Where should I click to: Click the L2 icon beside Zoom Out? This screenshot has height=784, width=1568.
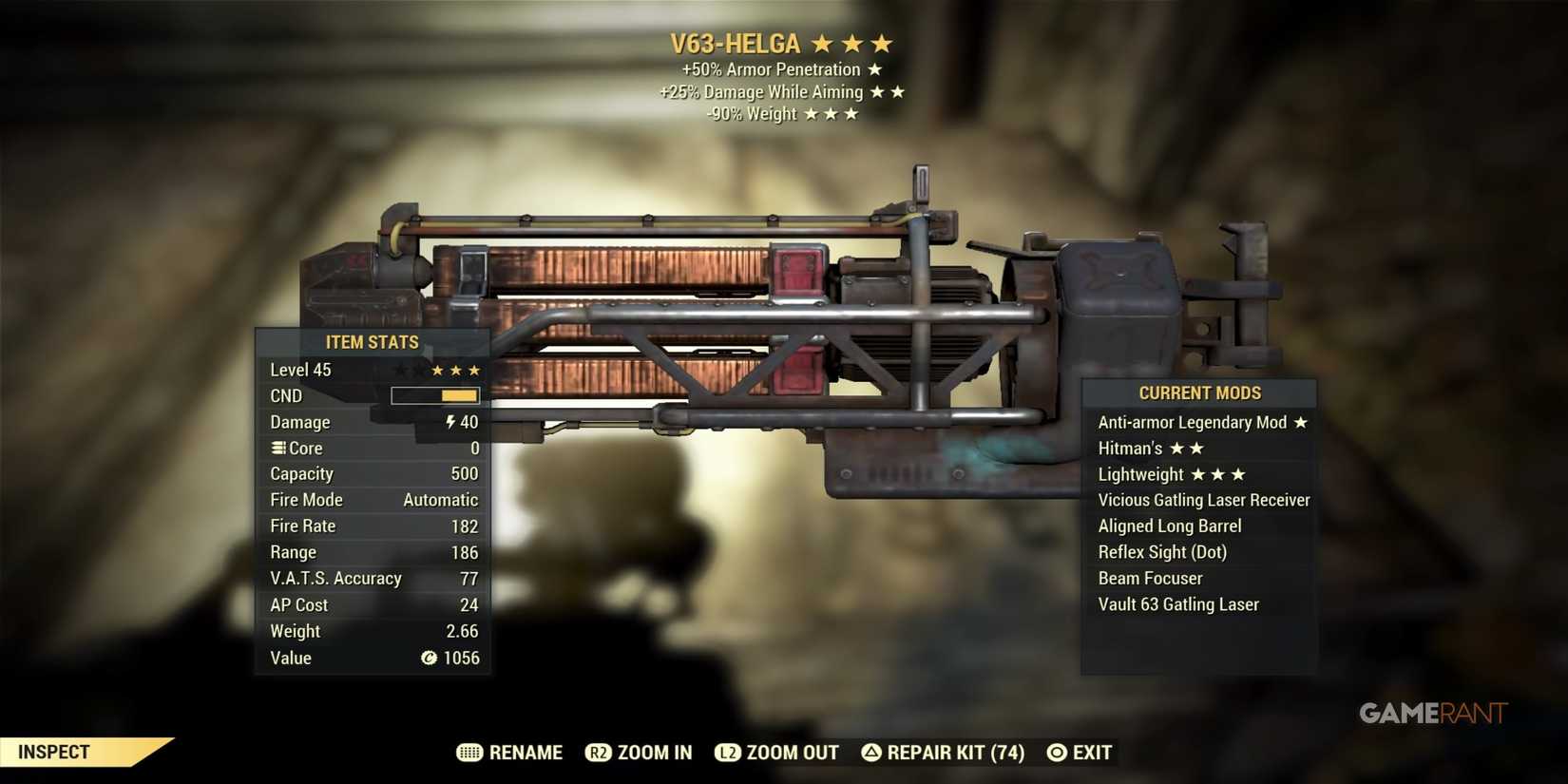[729, 752]
